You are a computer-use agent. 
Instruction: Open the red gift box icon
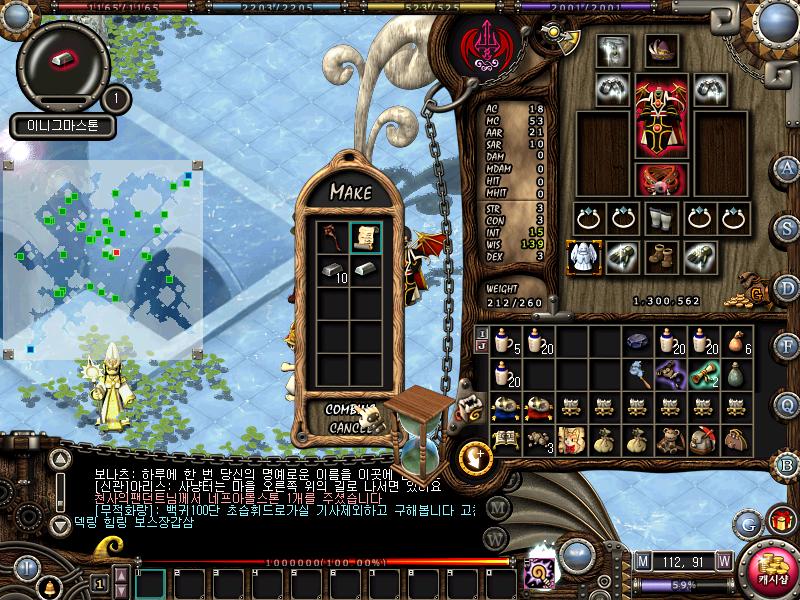coord(777,521)
